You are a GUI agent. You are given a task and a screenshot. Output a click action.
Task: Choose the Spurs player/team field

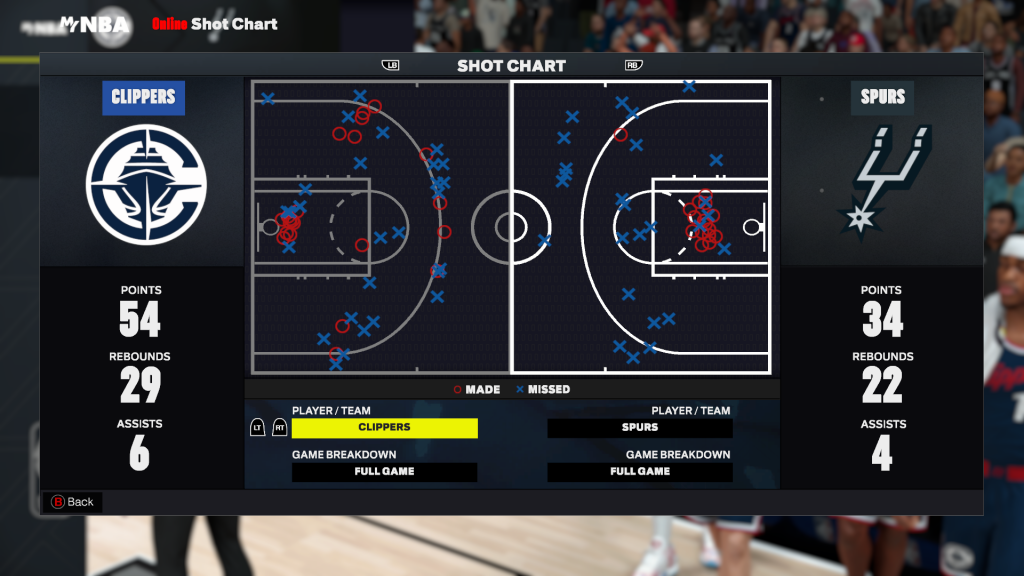coord(640,428)
